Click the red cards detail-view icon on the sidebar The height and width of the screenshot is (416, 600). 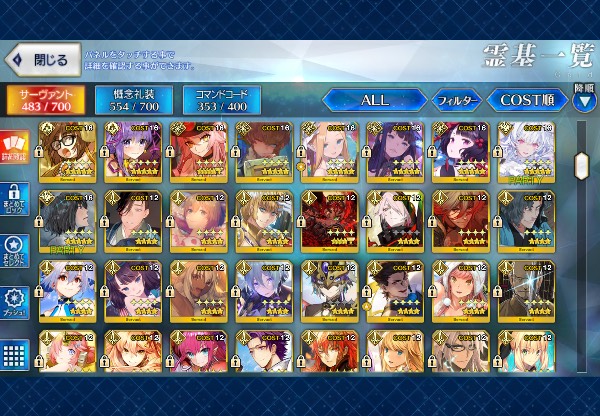tap(14, 147)
